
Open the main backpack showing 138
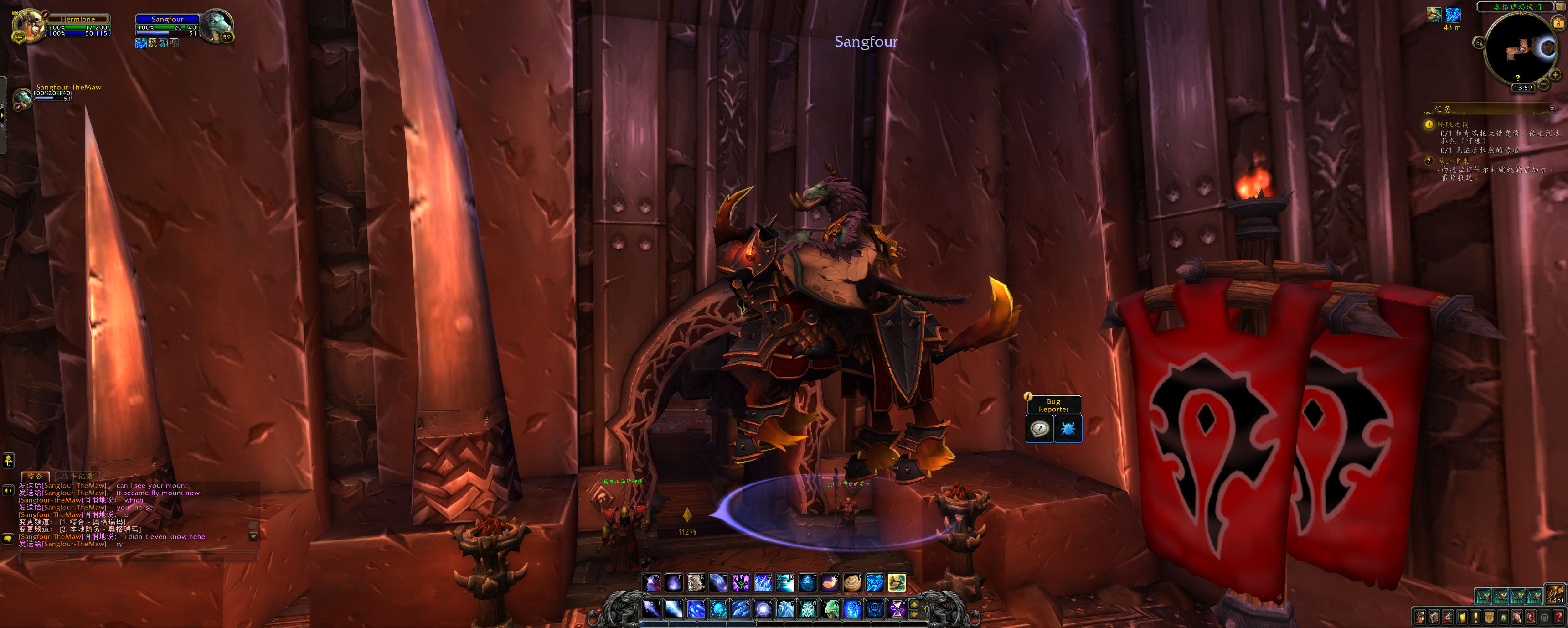[1555, 594]
